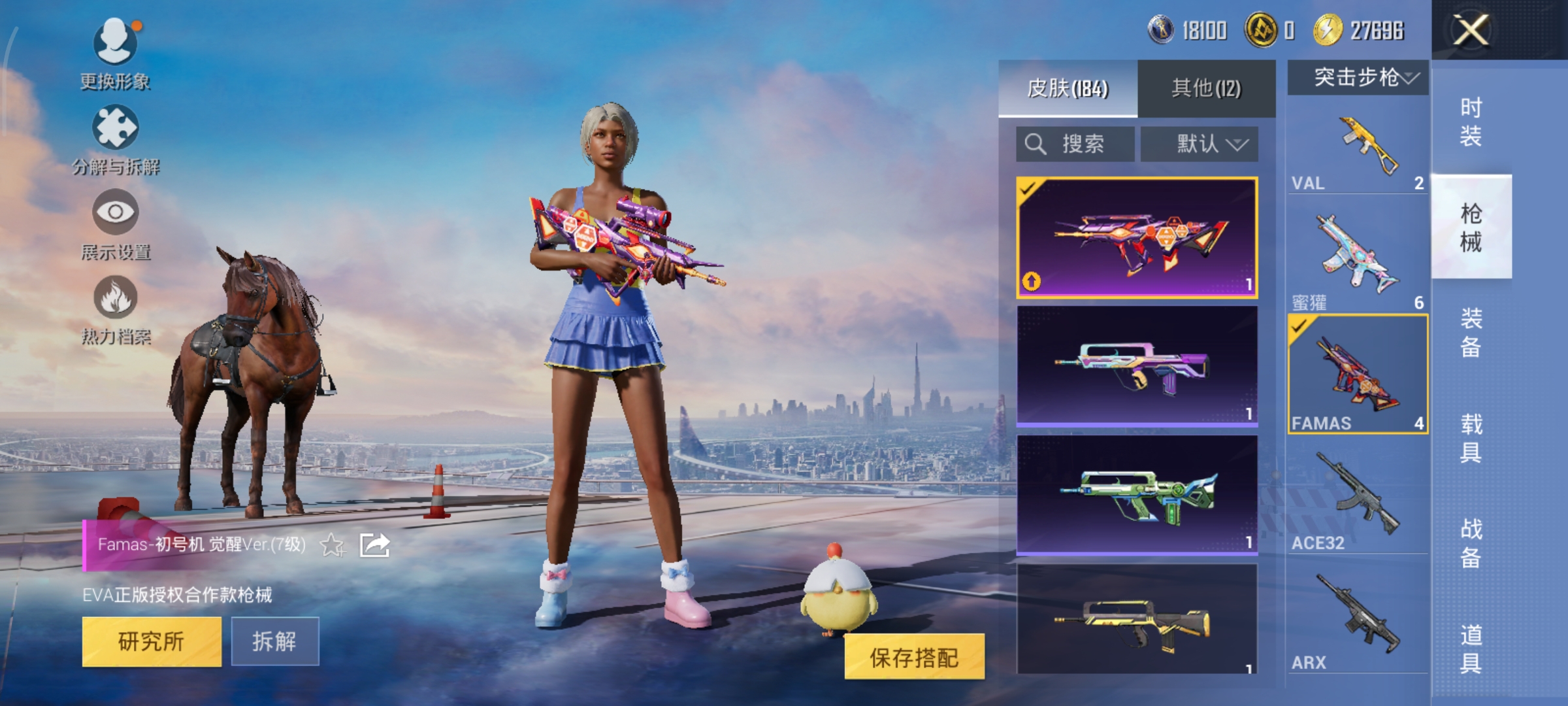
Task: Open the 突击步枪 weapon type dropdown
Action: click(1359, 78)
